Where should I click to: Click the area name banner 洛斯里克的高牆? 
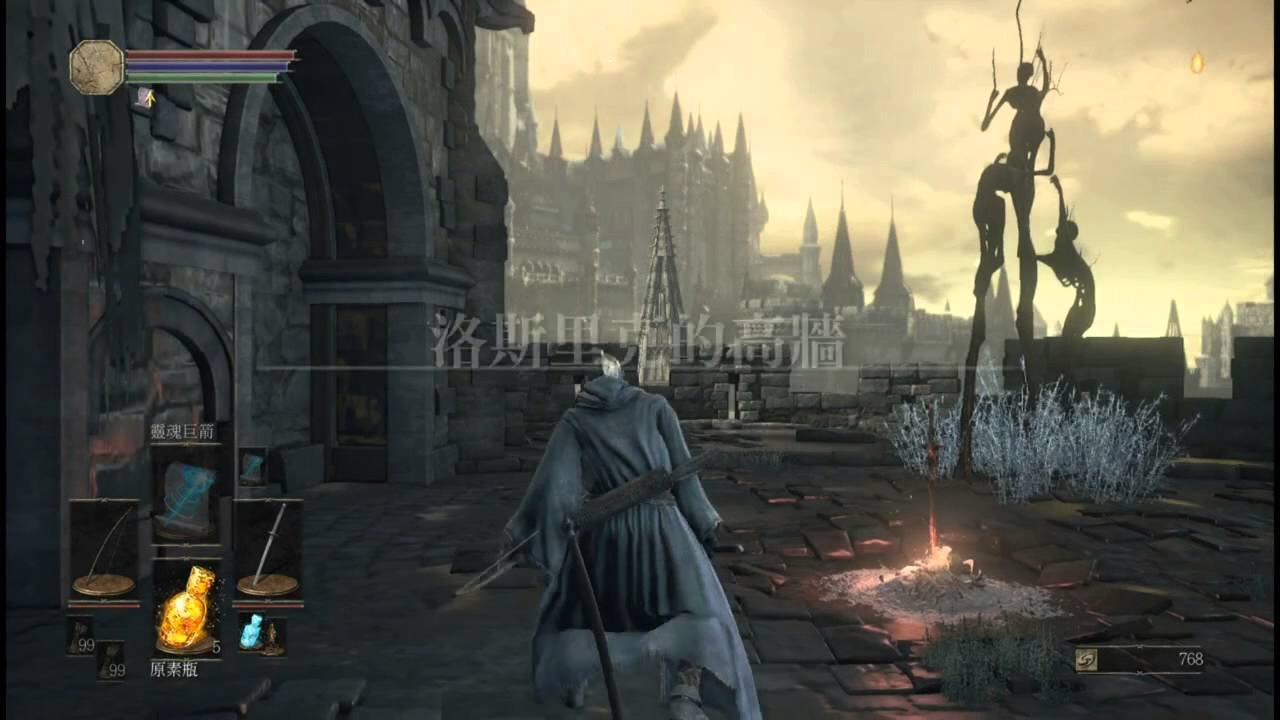[640, 340]
